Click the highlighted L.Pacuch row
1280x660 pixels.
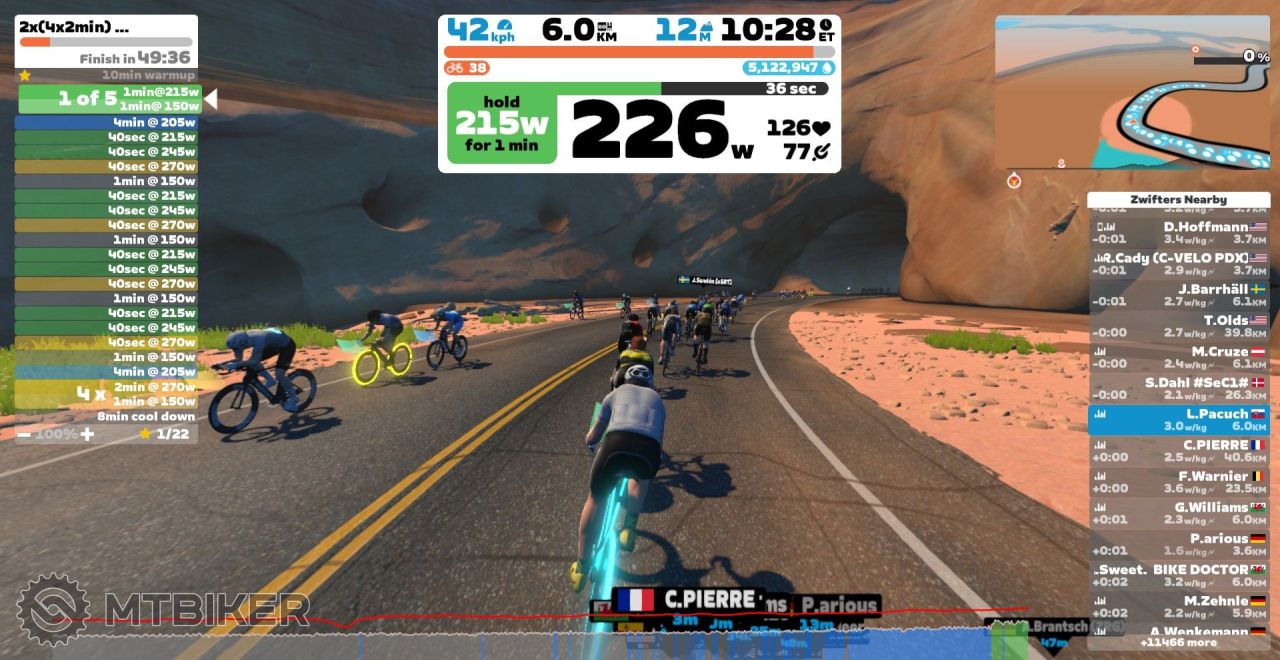point(1178,420)
